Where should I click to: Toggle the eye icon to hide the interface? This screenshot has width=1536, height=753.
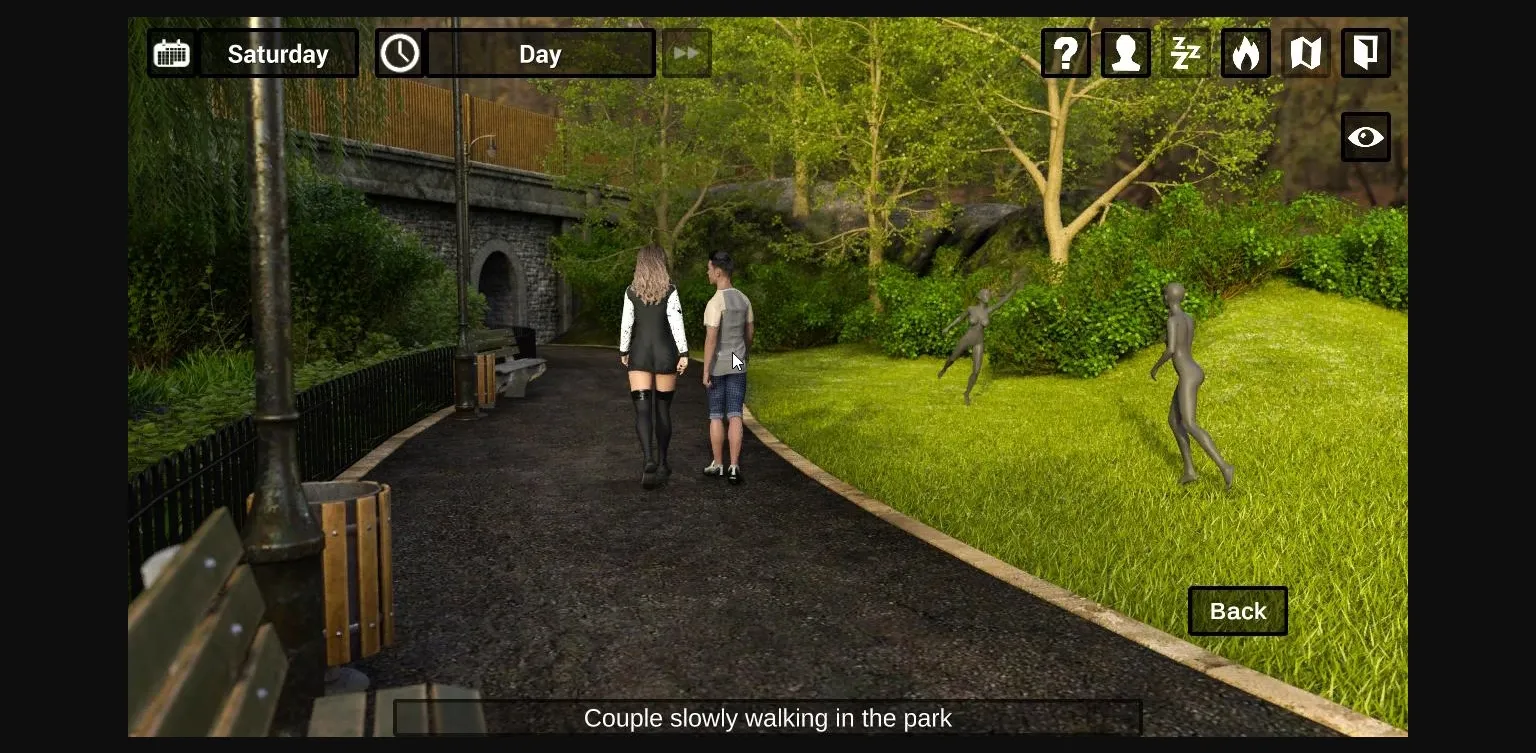(x=1365, y=137)
